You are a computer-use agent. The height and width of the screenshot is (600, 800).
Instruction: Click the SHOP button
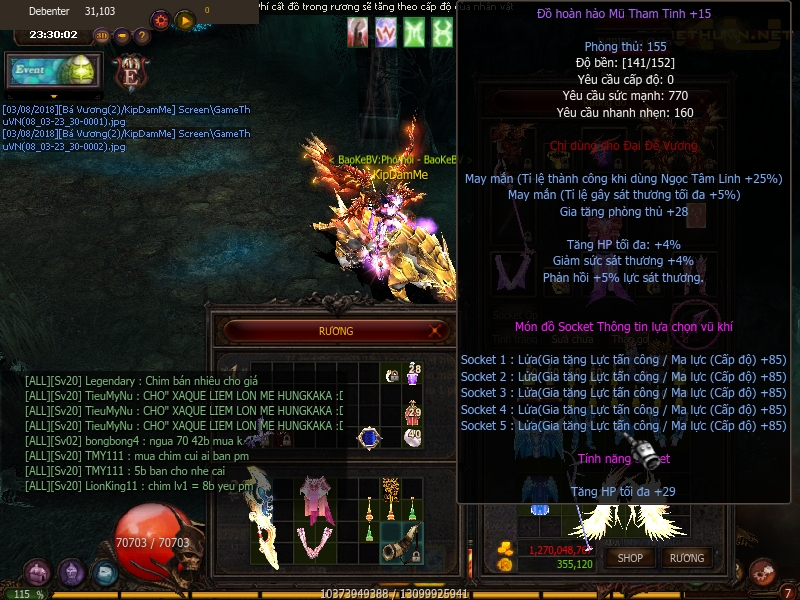pos(630,558)
